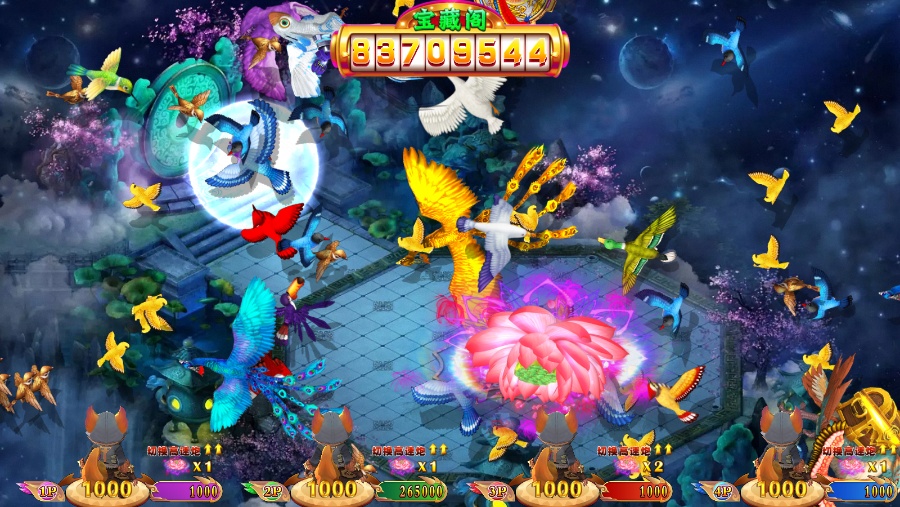Use the 1P lotus flower item
Image resolution: width=900 pixels, height=507 pixels.
pyautogui.click(x=178, y=467)
